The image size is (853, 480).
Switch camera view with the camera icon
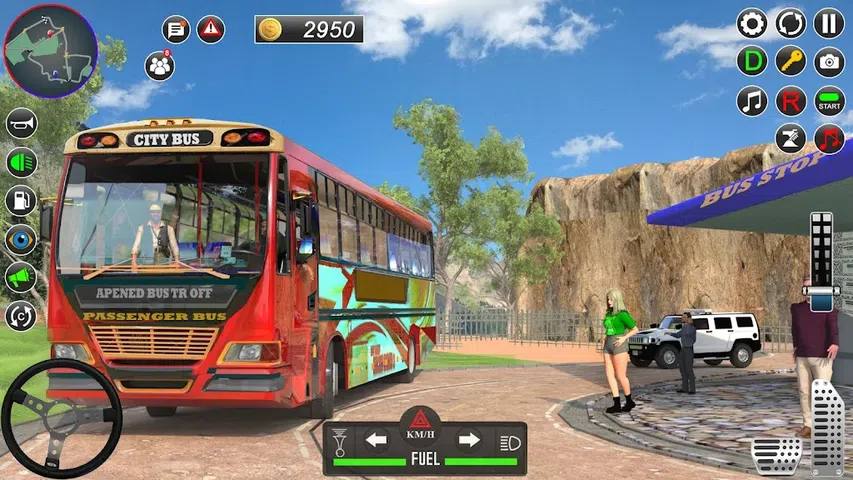829,61
